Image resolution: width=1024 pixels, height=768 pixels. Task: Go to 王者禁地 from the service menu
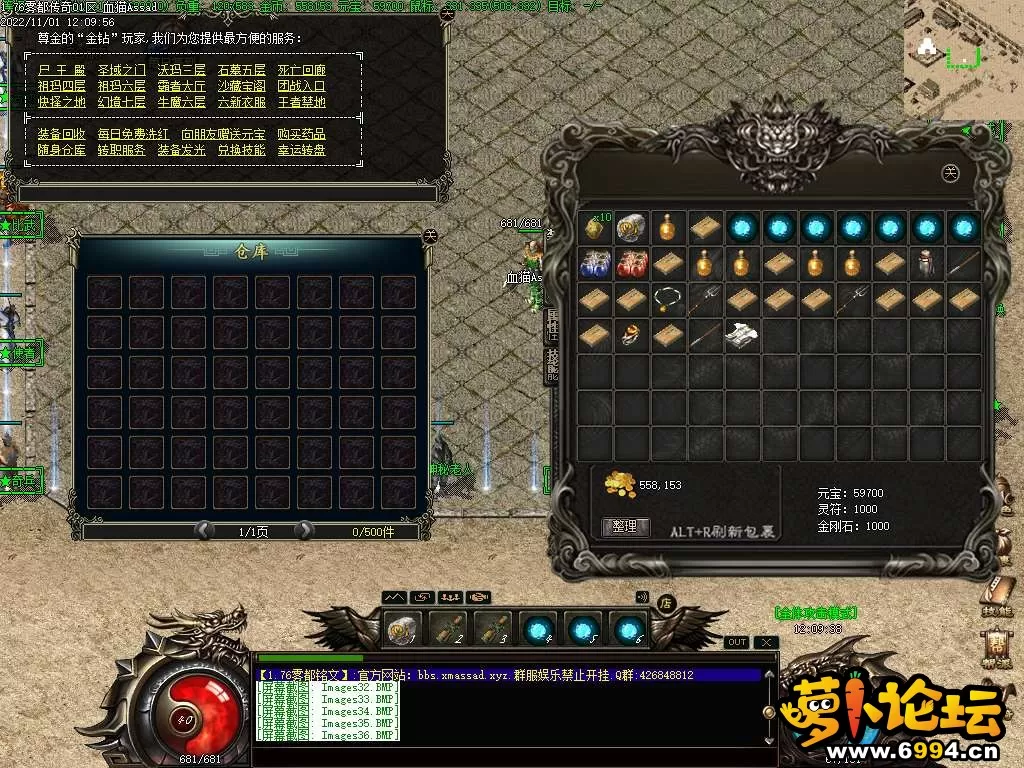coord(301,102)
